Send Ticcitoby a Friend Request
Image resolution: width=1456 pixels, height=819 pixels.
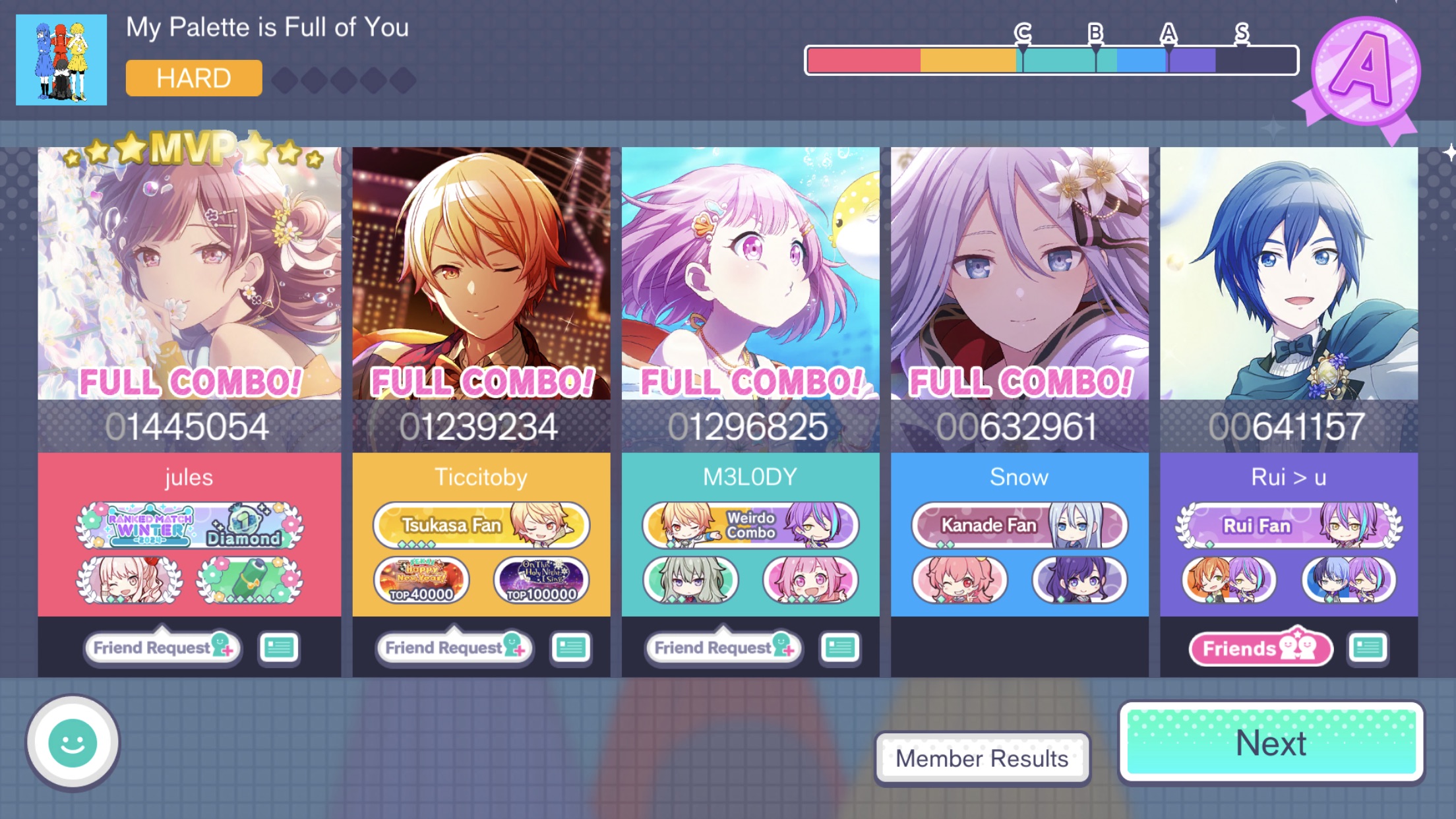(455, 648)
